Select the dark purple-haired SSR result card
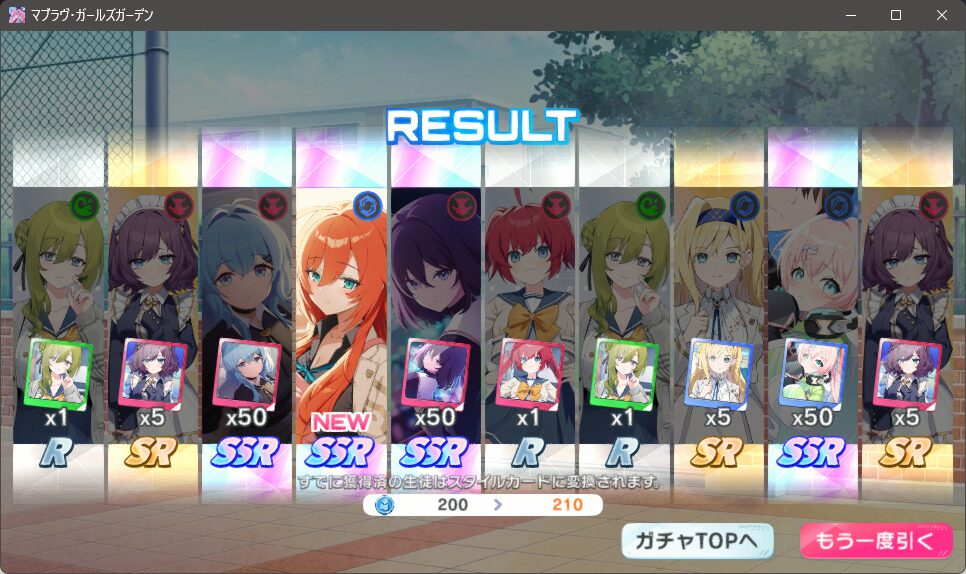Screen dimensions: 966x574 pyautogui.click(x=436, y=310)
